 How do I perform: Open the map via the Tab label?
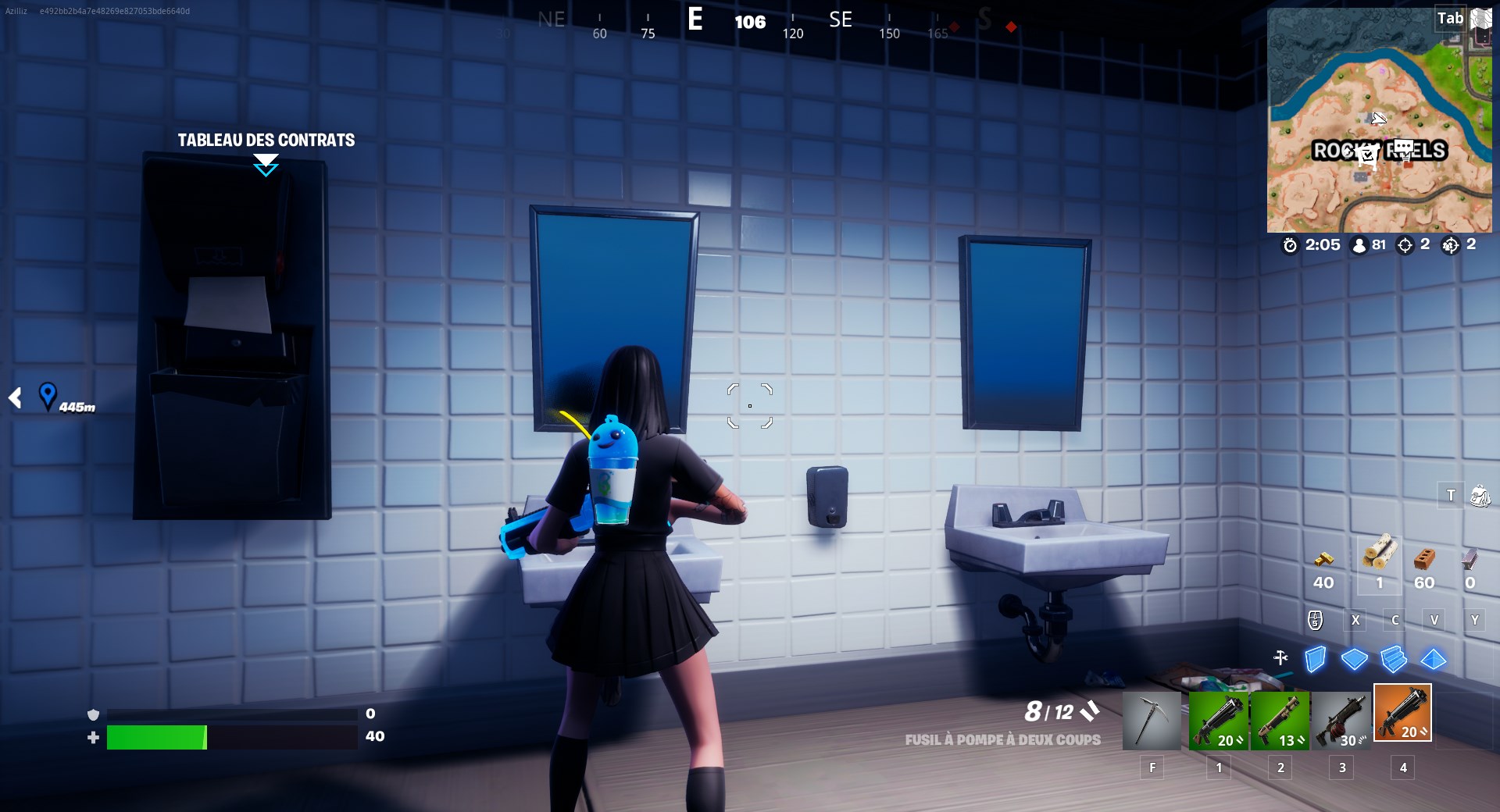click(1450, 18)
